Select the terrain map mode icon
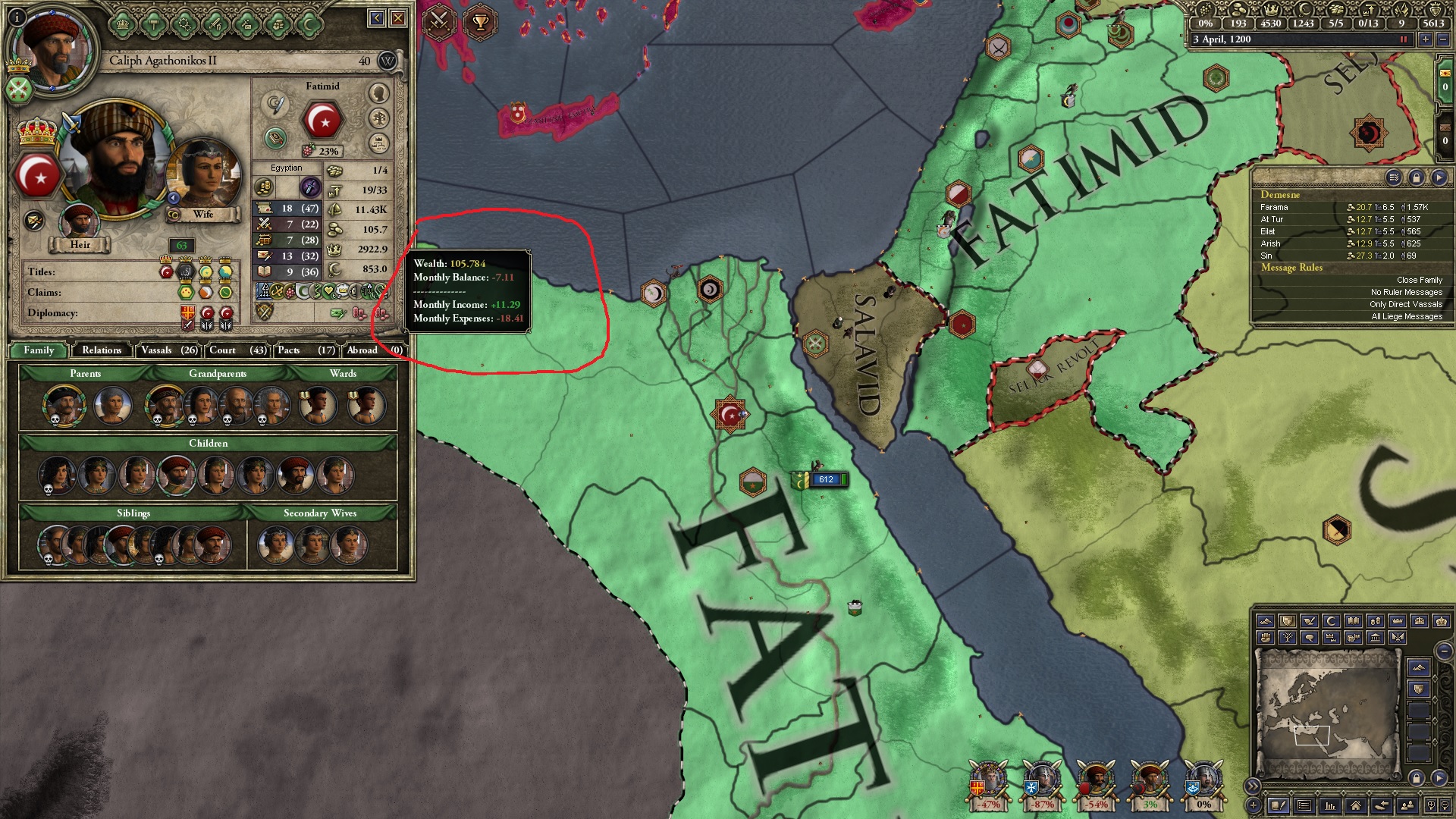The height and width of the screenshot is (819, 1456). point(1266,621)
